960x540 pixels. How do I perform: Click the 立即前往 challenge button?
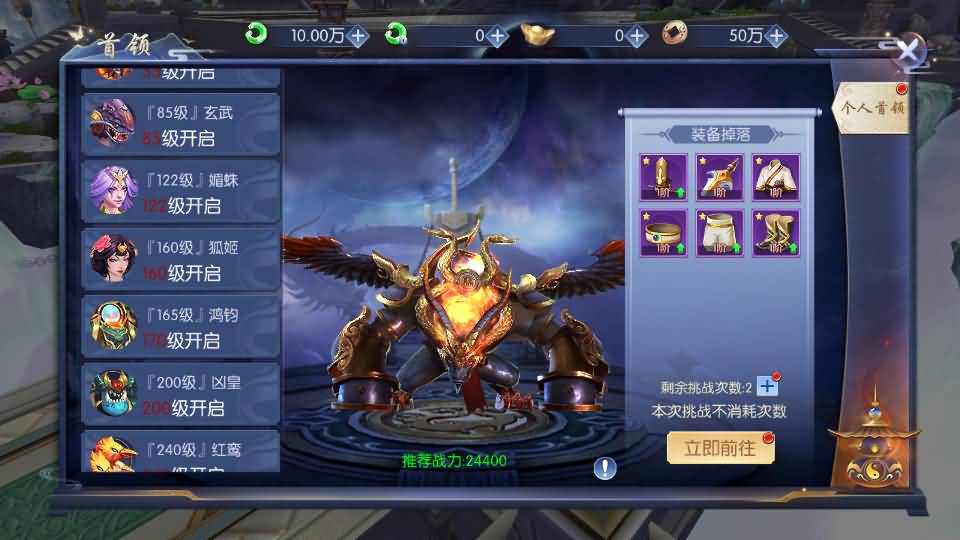(x=720, y=449)
